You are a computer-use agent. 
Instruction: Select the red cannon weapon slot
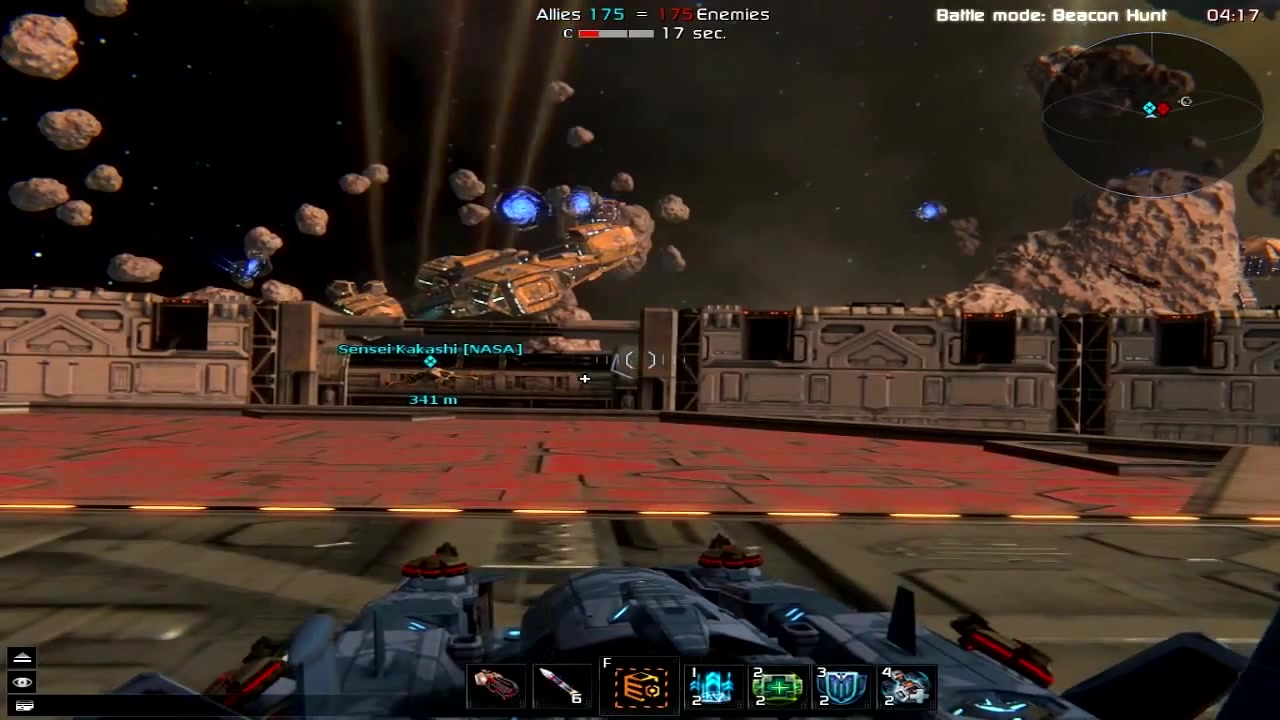[x=497, y=687]
